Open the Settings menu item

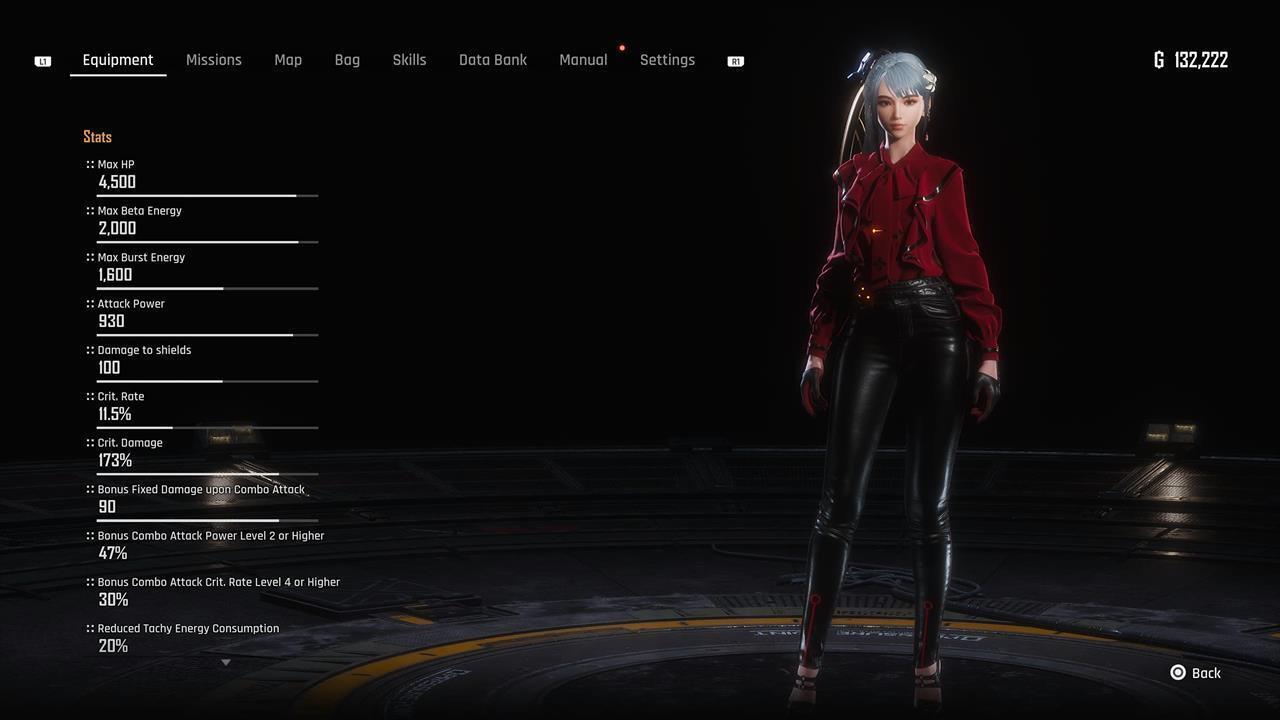click(x=667, y=60)
